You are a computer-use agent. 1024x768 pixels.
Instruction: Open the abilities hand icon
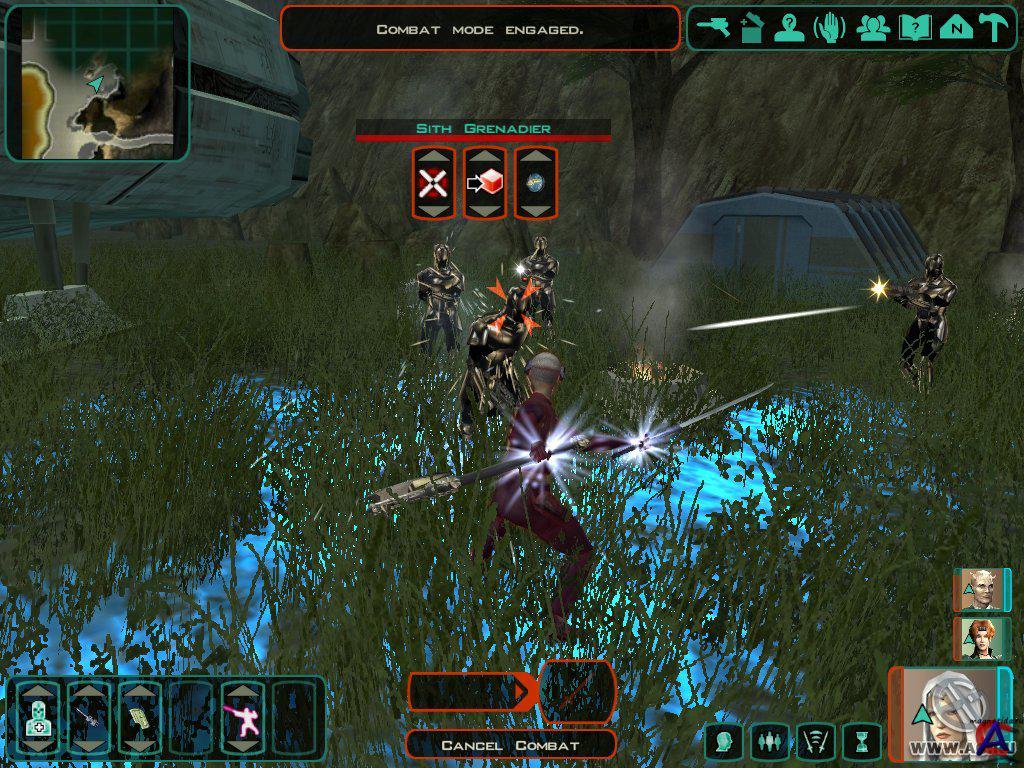(x=830, y=28)
